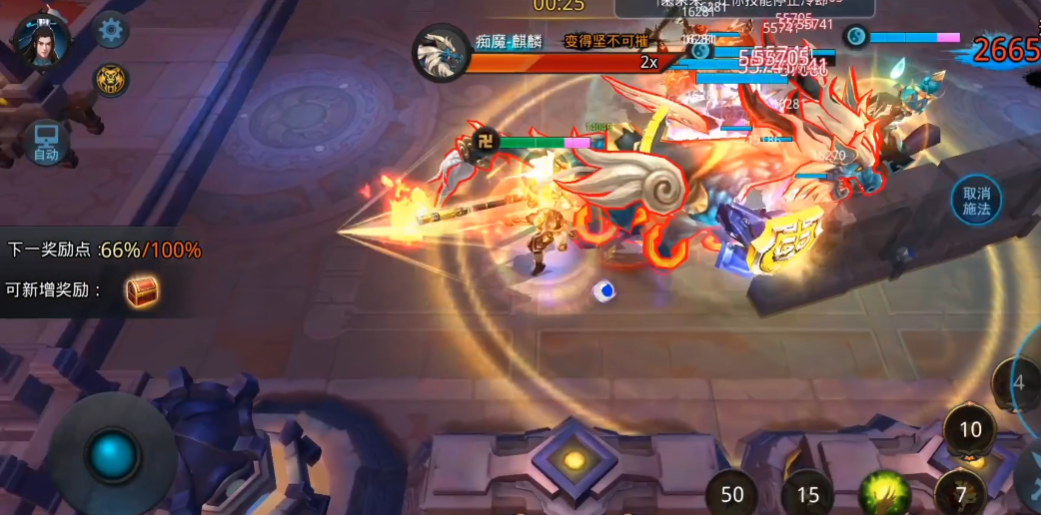Activate the green glowing hand skill
The width and height of the screenshot is (1041, 515).
click(x=884, y=492)
